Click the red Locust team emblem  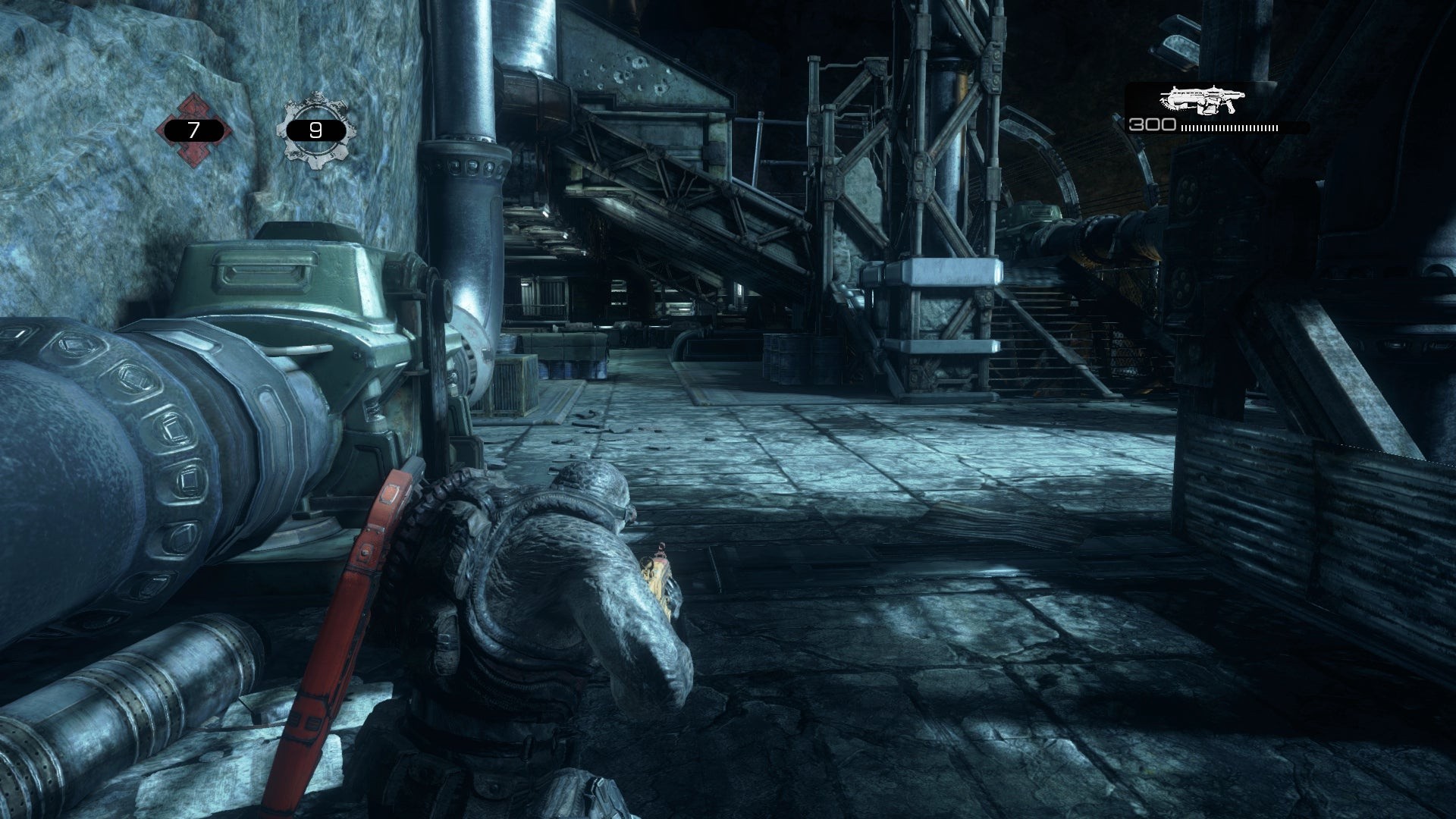click(x=194, y=130)
